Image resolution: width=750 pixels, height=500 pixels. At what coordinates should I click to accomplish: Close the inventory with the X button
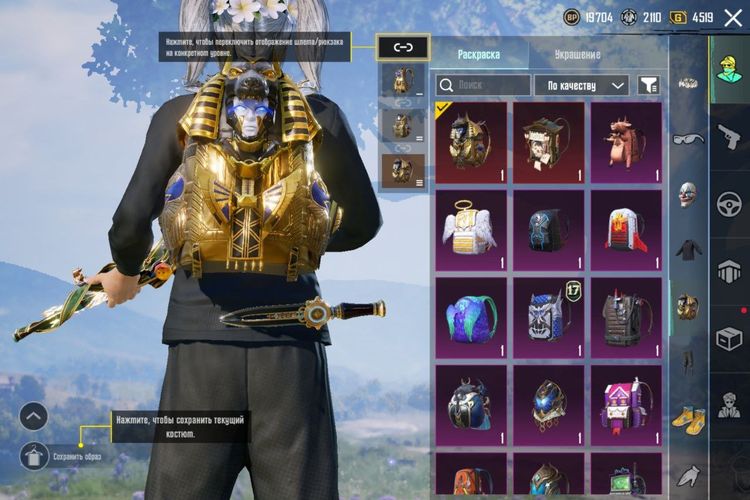pyautogui.click(x=733, y=17)
